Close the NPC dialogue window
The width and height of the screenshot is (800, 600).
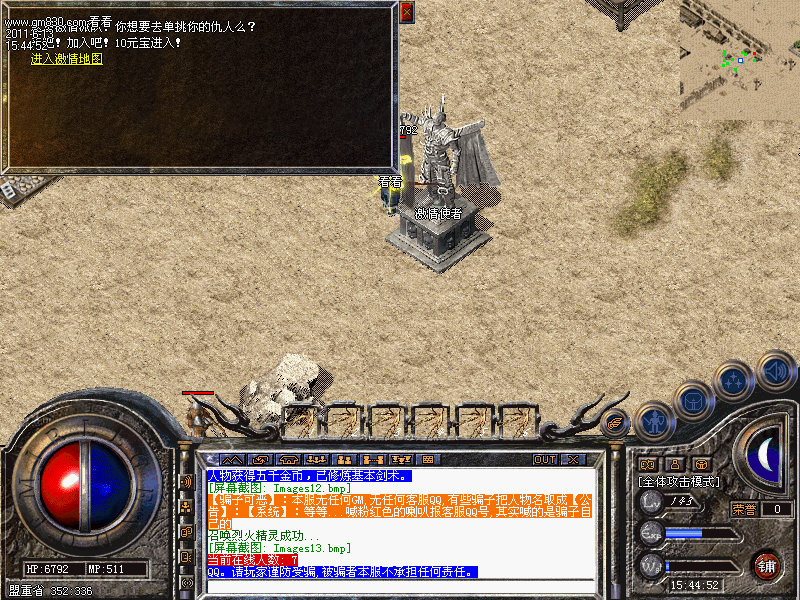406,13
